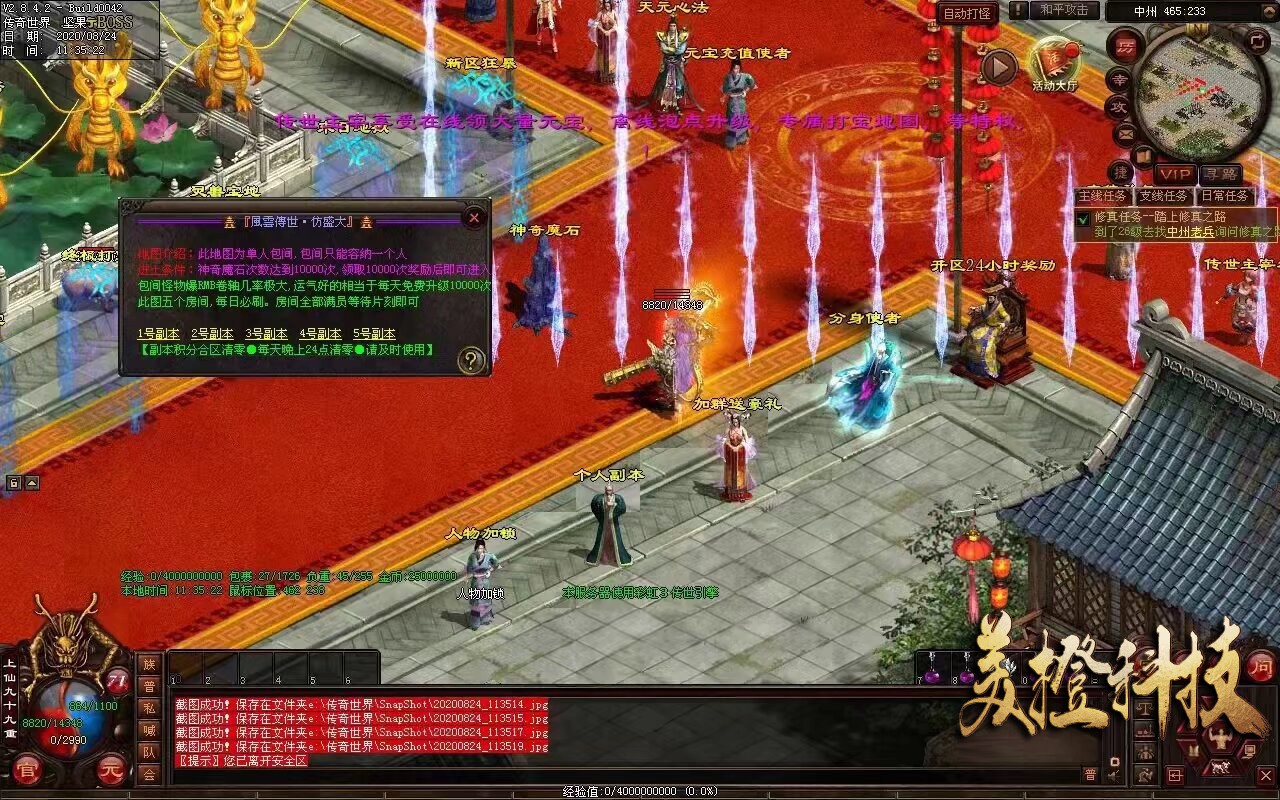Select the 私 private chat channel
This screenshot has width=1280, height=800.
(x=149, y=708)
